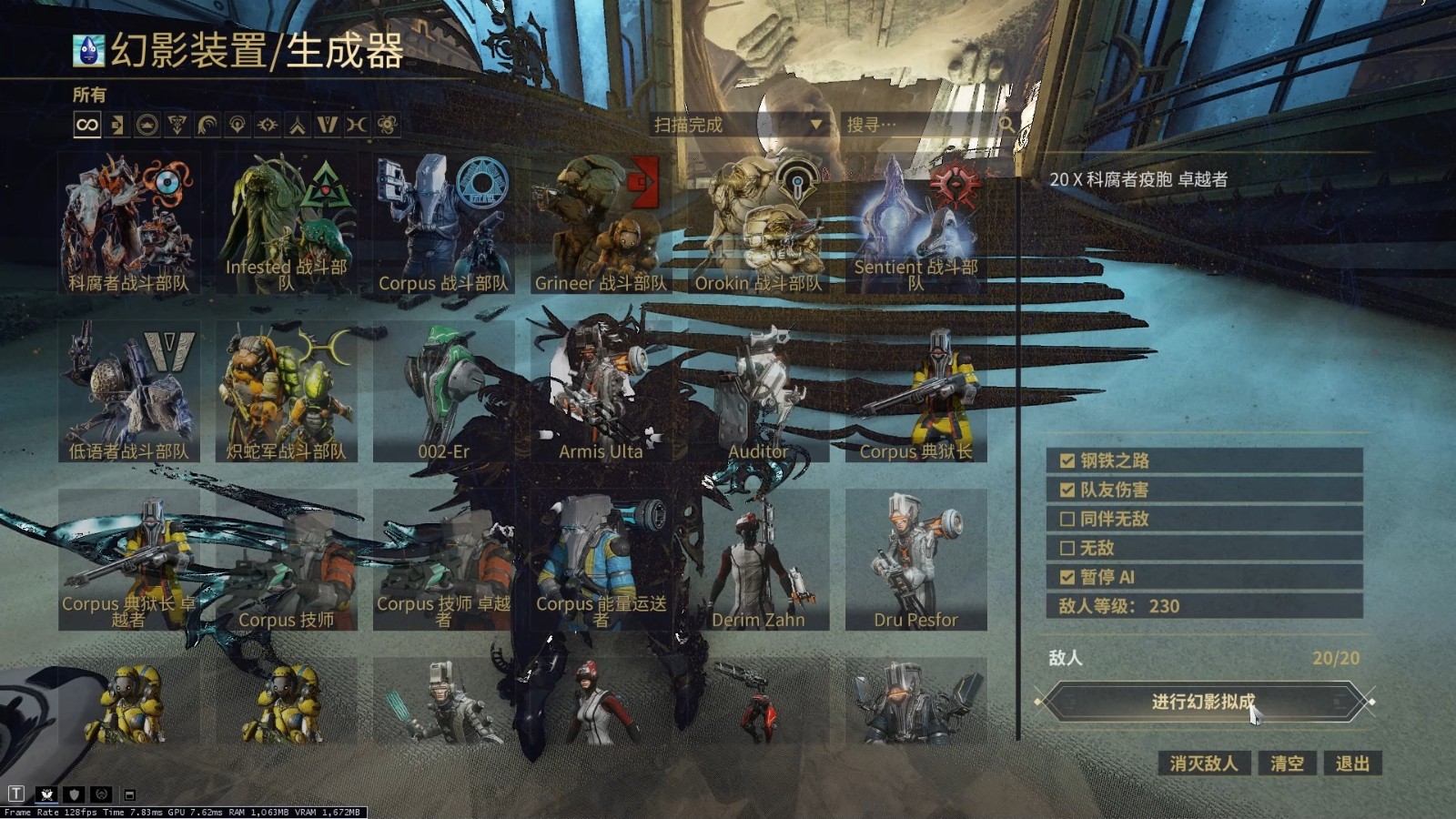Toggle the 暂停 AI checkbox

pos(1067,577)
